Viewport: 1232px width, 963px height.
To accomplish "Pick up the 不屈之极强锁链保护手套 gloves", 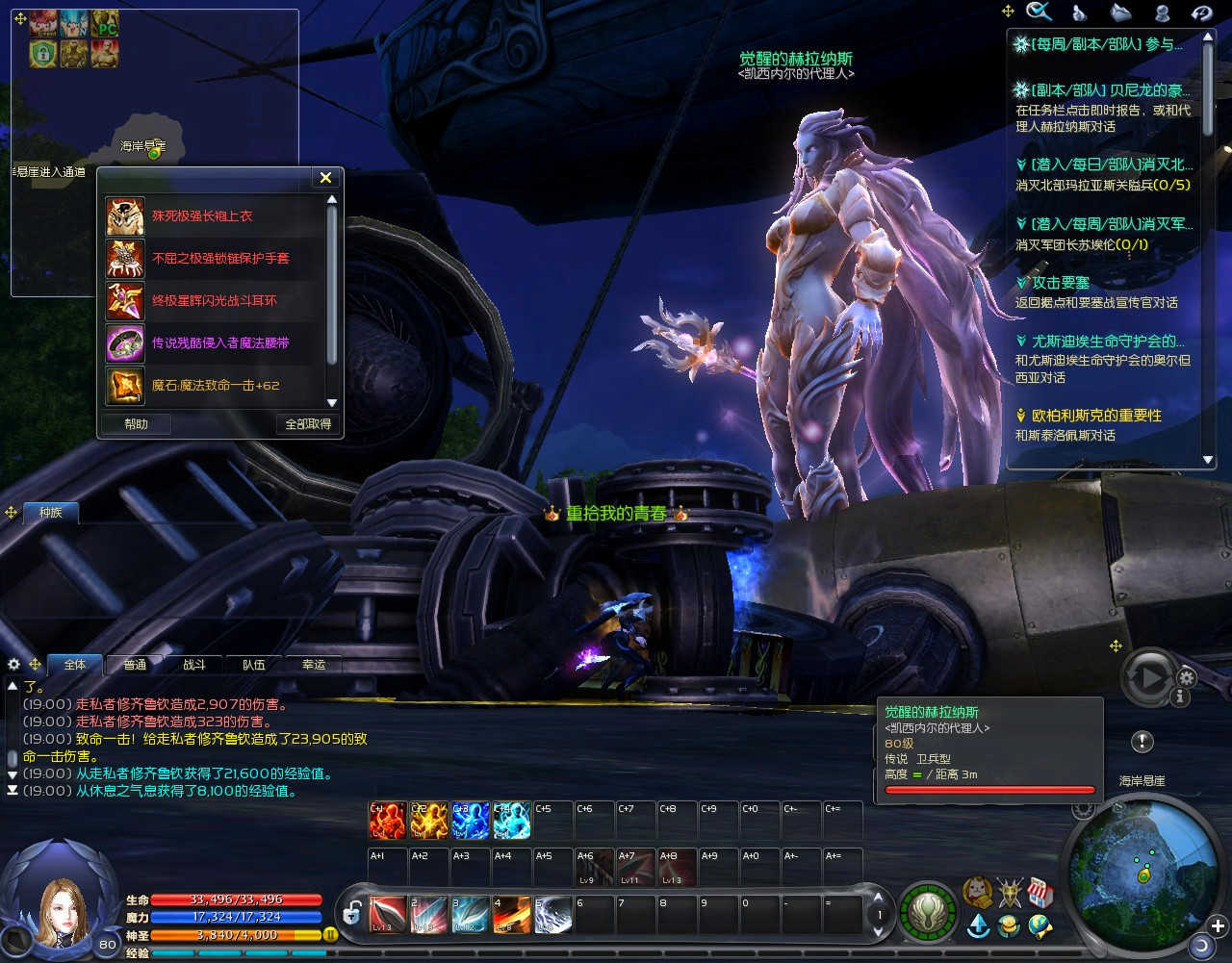I will (x=220, y=259).
